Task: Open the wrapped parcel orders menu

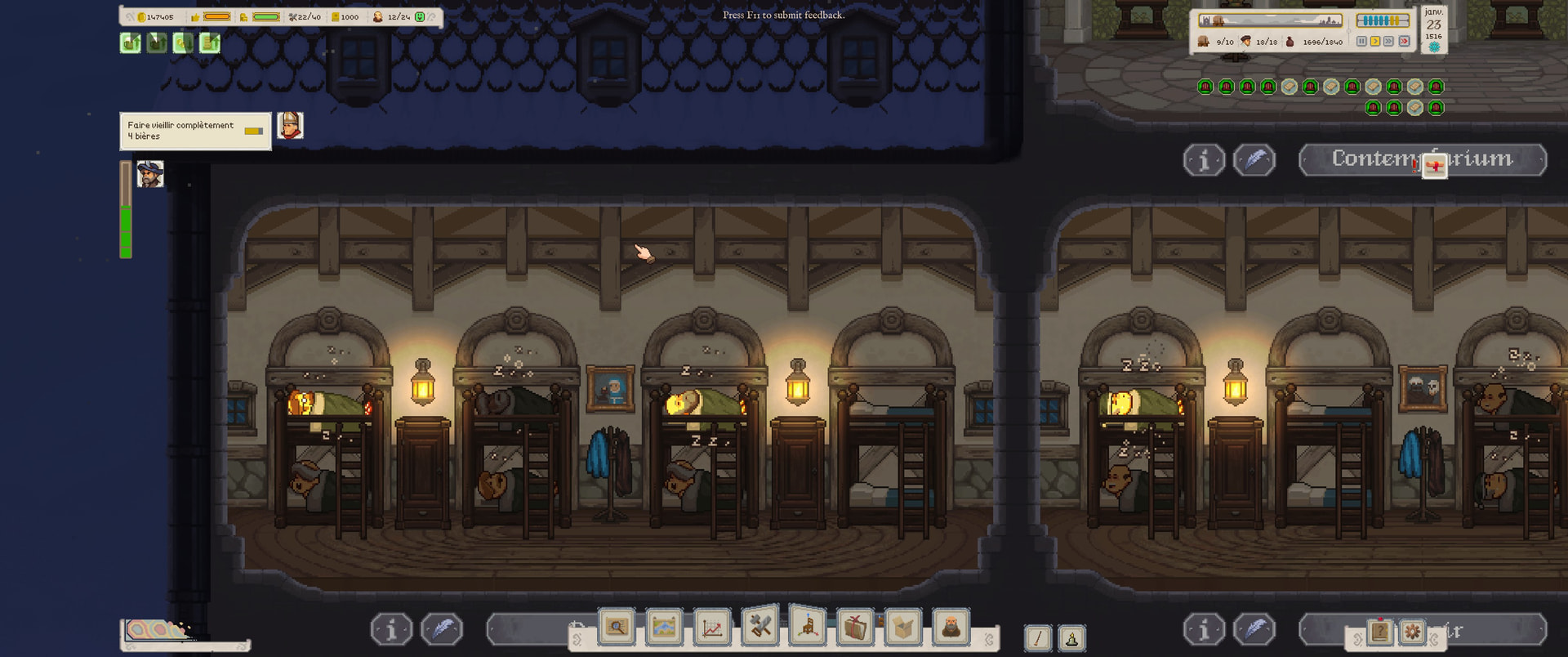Action: pyautogui.click(x=855, y=628)
